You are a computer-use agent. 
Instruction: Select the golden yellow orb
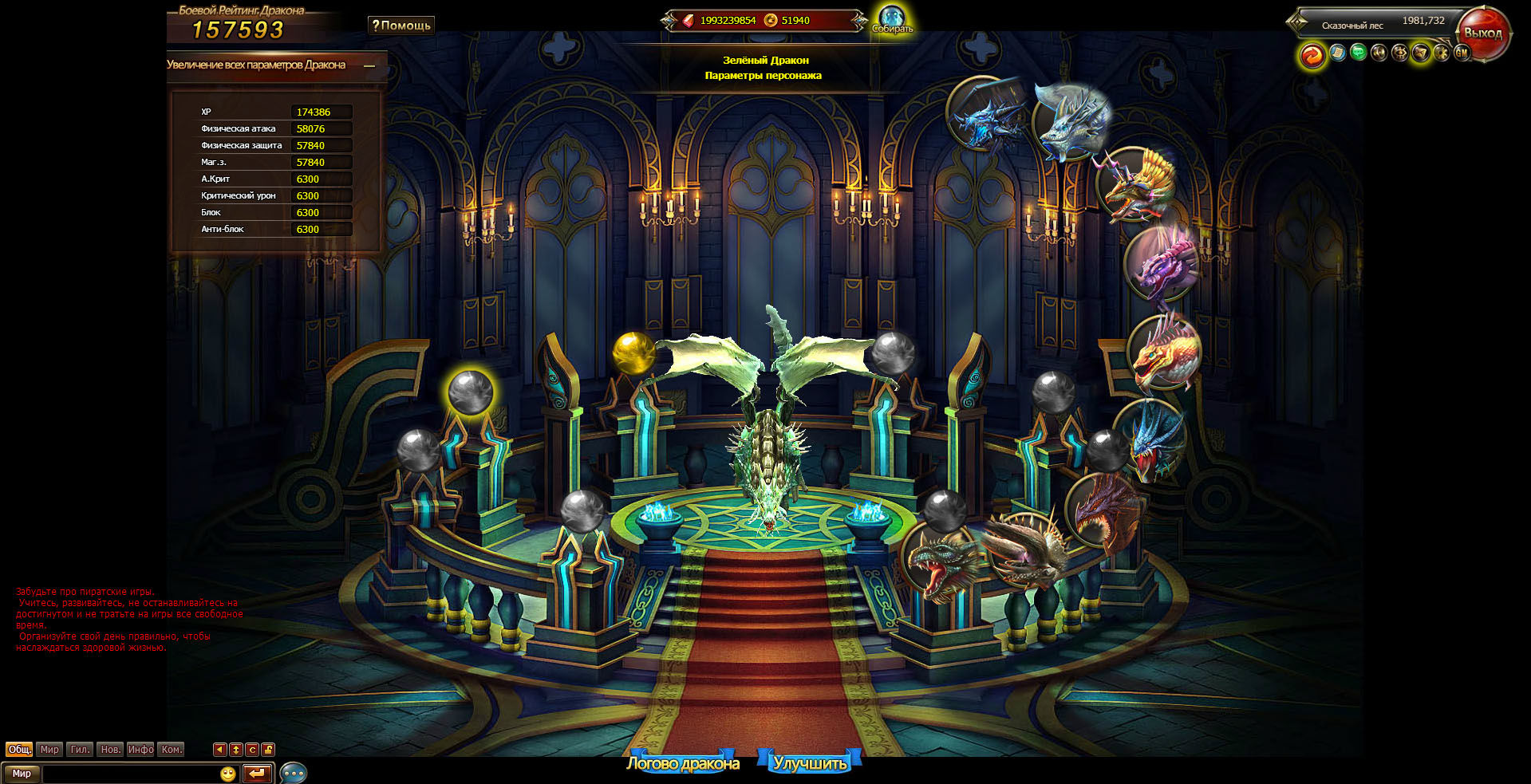pos(633,352)
